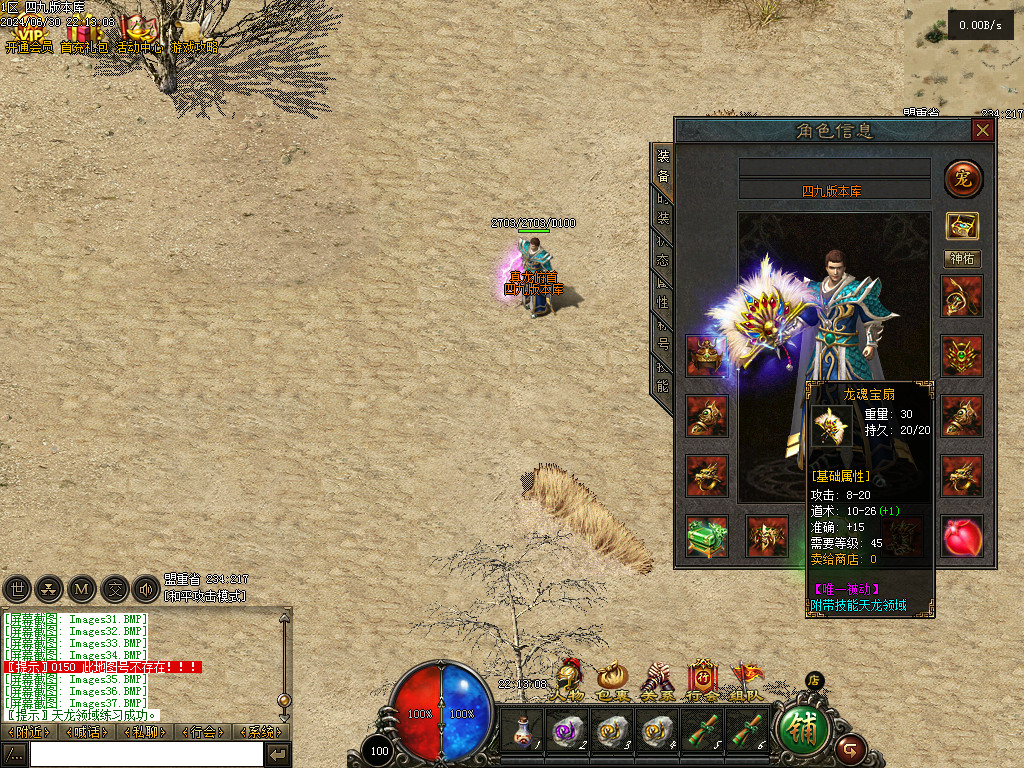Image resolution: width=1024 pixels, height=768 pixels.
Task: Open the 组队 team menu
Action: tap(746, 683)
